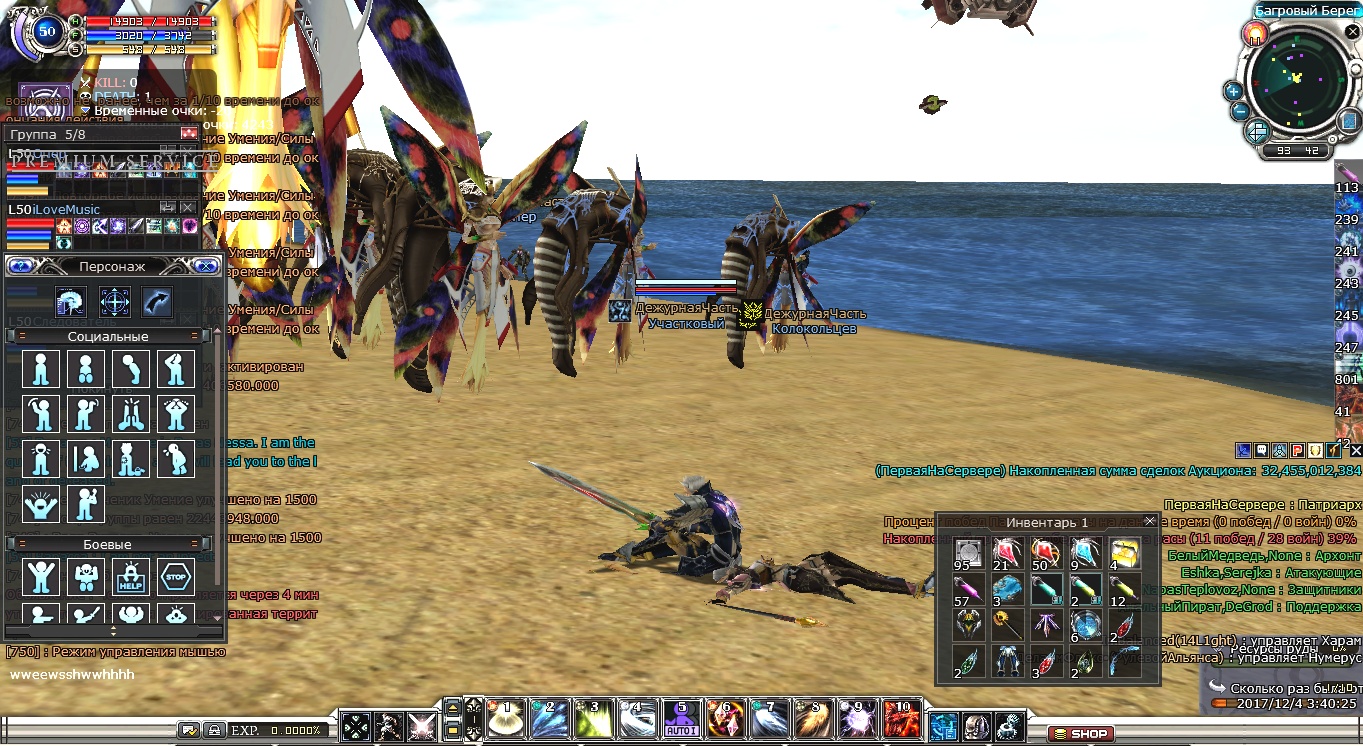Screen dimensions: 1363x746
Task: Trigger hotbar skill number 10
Action: pyautogui.click(x=900, y=719)
